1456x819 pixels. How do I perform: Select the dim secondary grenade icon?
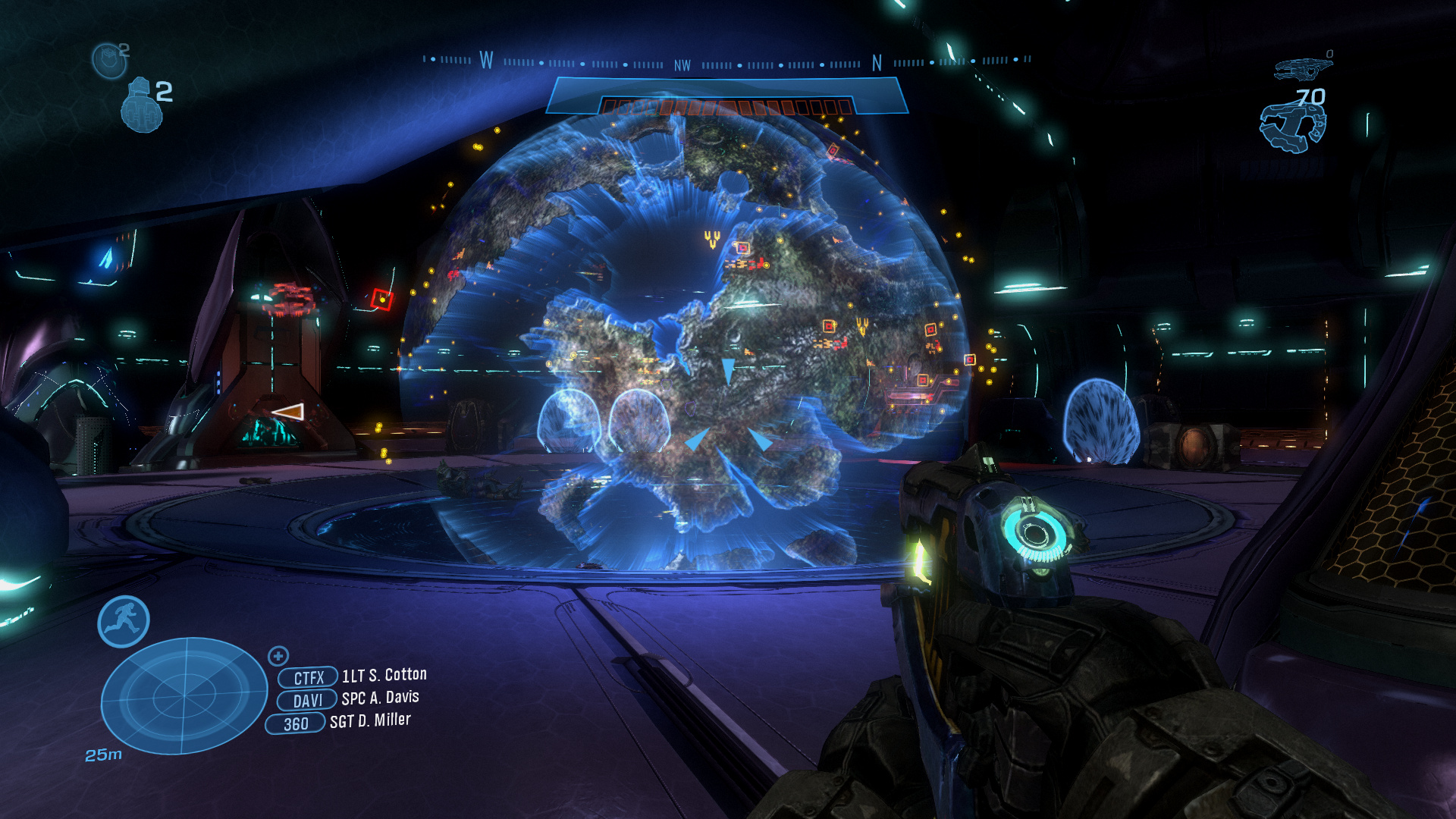(109, 60)
